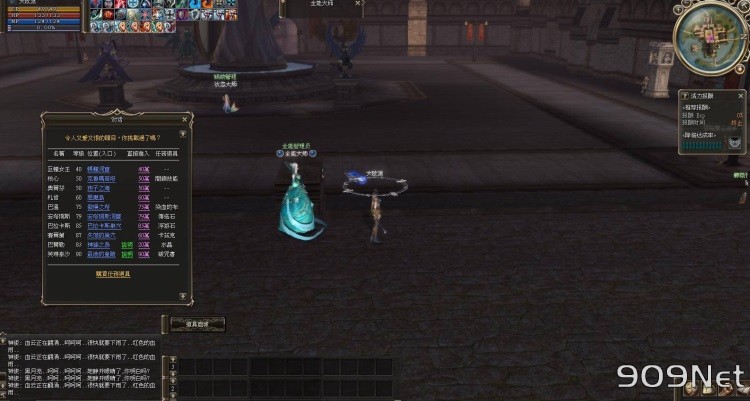Open the 道具商城 item shop button
This screenshot has width=750, height=401.
(x=194, y=324)
